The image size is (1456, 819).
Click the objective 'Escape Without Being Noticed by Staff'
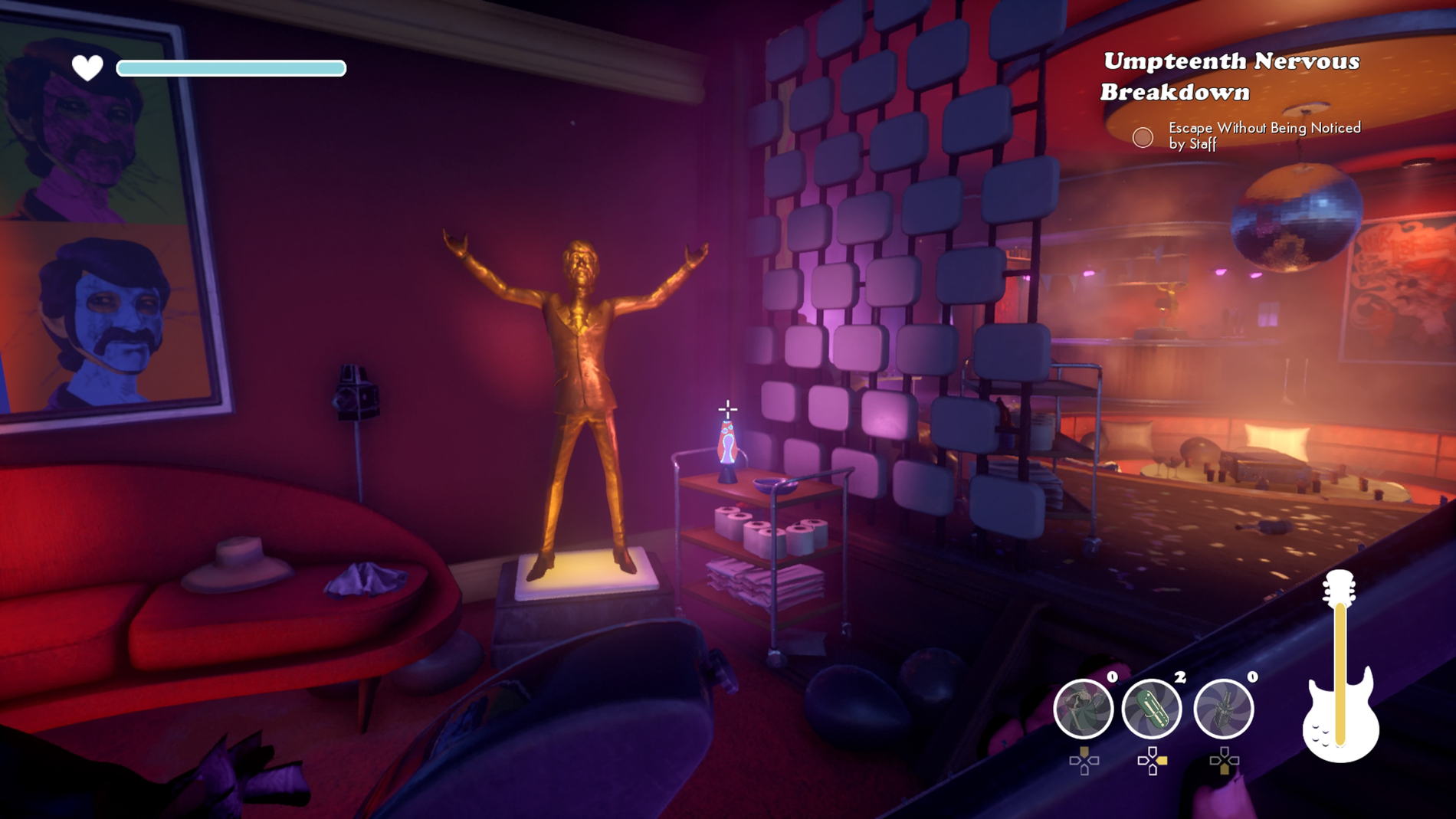point(1263,136)
